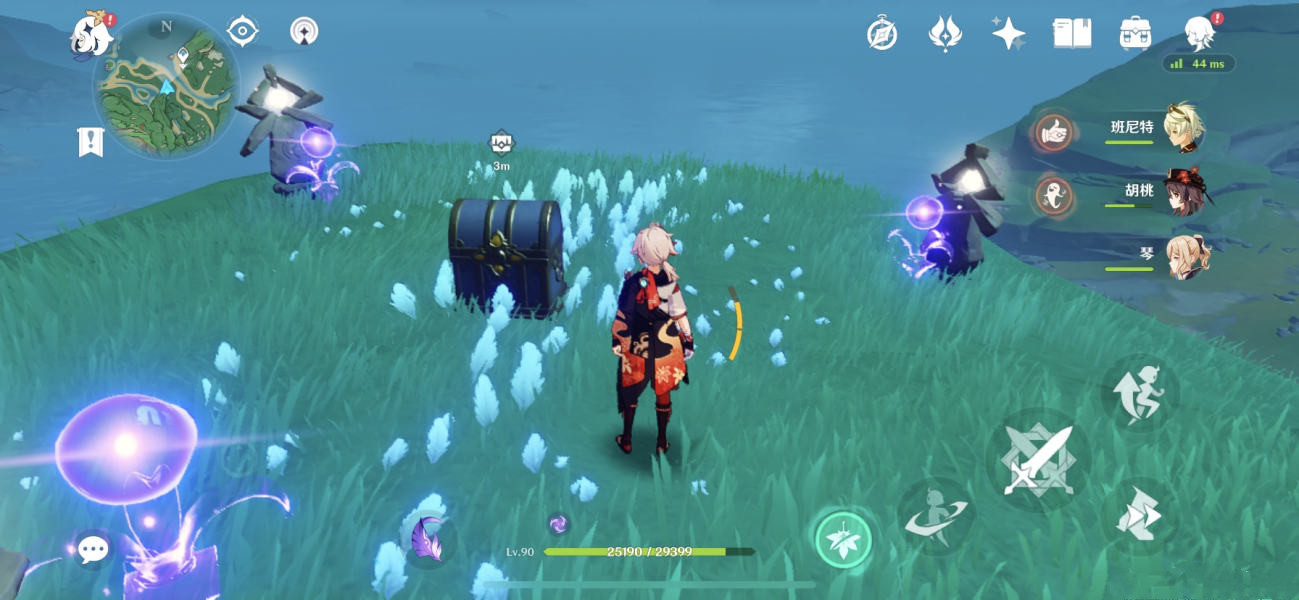Open the winged emblem icon in the top bar
Screen dimensions: 1299x600
click(x=945, y=34)
